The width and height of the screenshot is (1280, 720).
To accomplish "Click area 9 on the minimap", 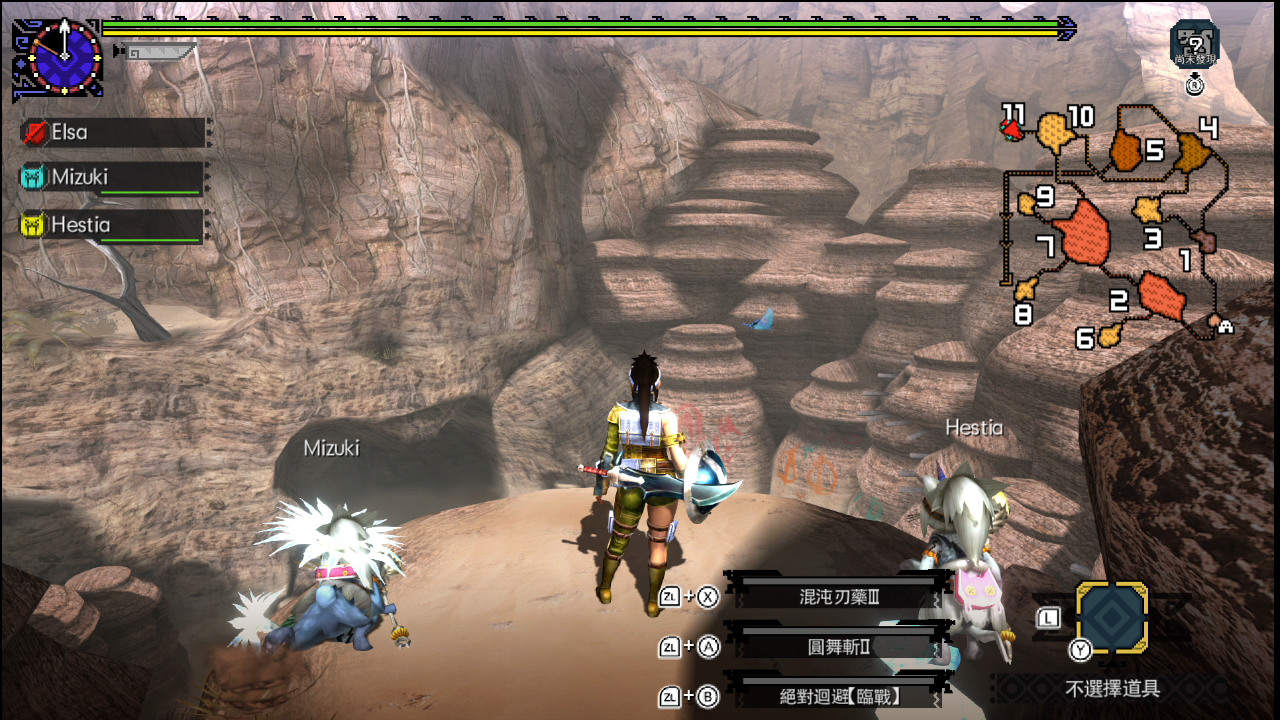I will (x=1027, y=204).
